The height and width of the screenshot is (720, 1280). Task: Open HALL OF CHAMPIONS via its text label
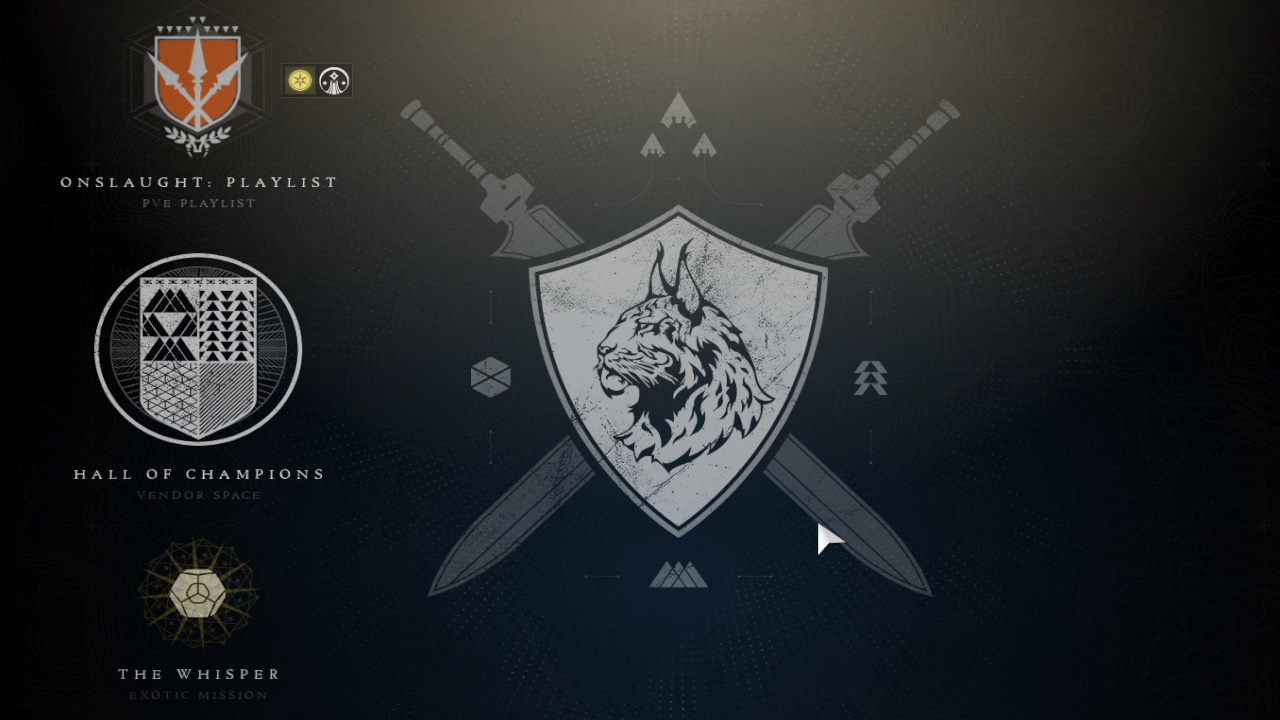[x=197, y=474]
